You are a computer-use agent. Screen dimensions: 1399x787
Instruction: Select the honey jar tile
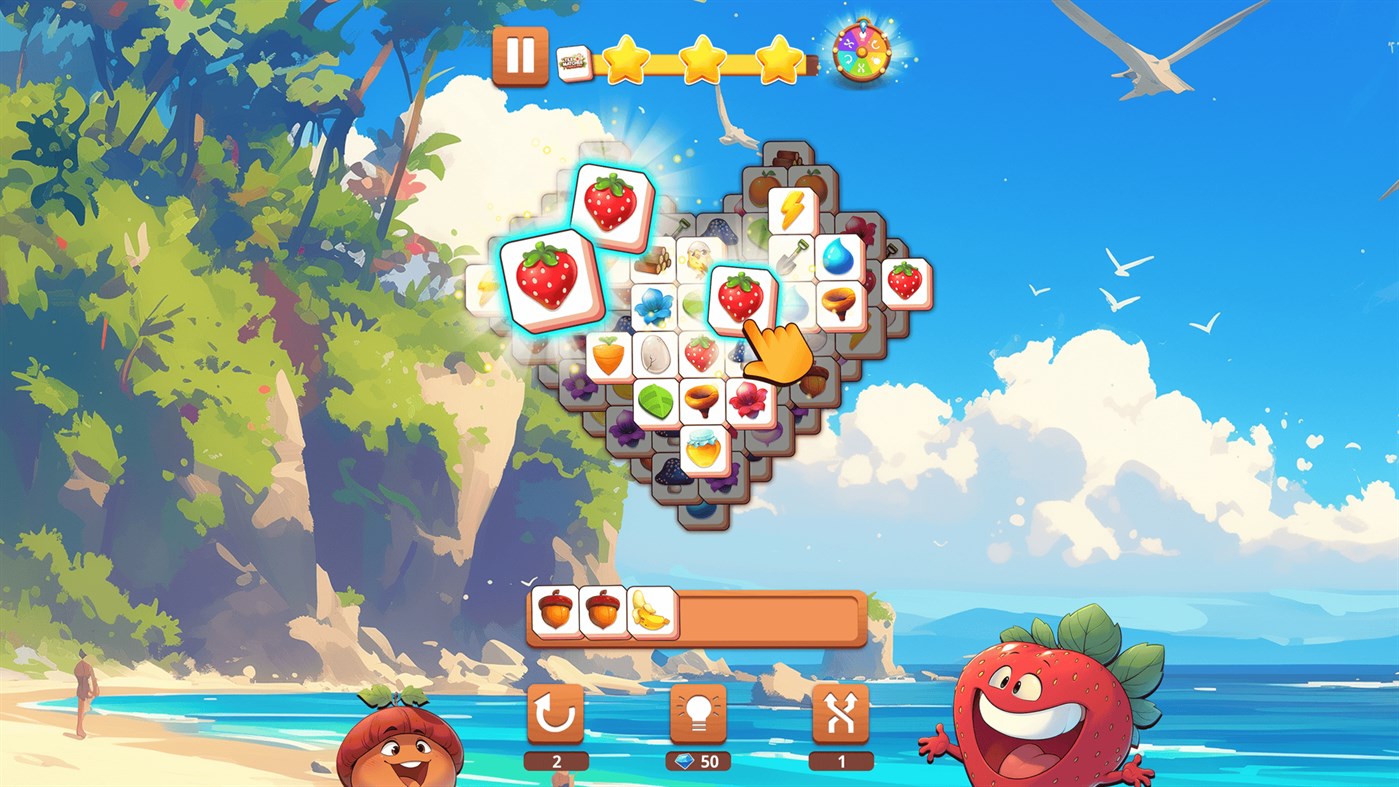pyautogui.click(x=703, y=451)
